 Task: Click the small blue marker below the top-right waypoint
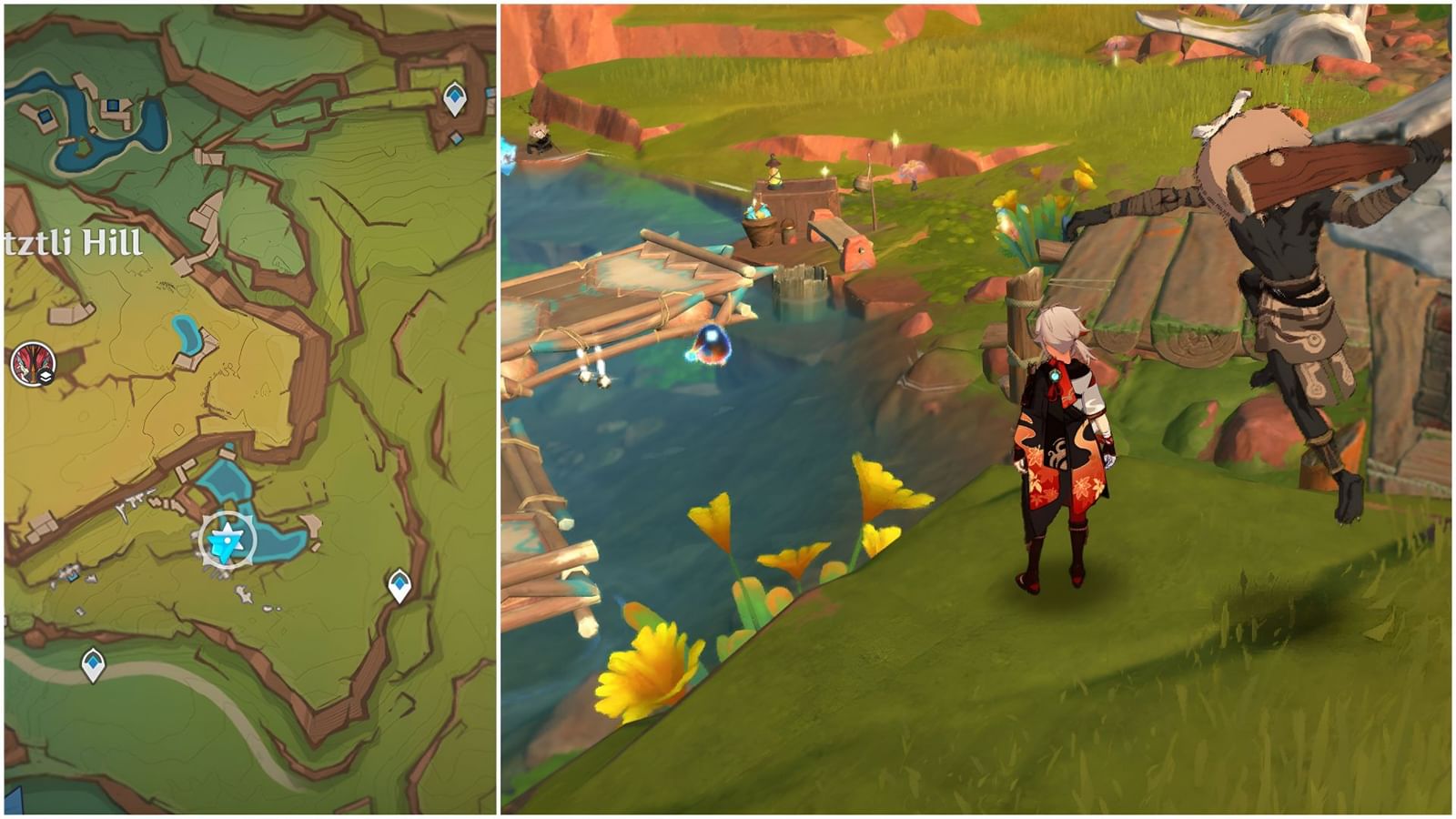tap(457, 136)
